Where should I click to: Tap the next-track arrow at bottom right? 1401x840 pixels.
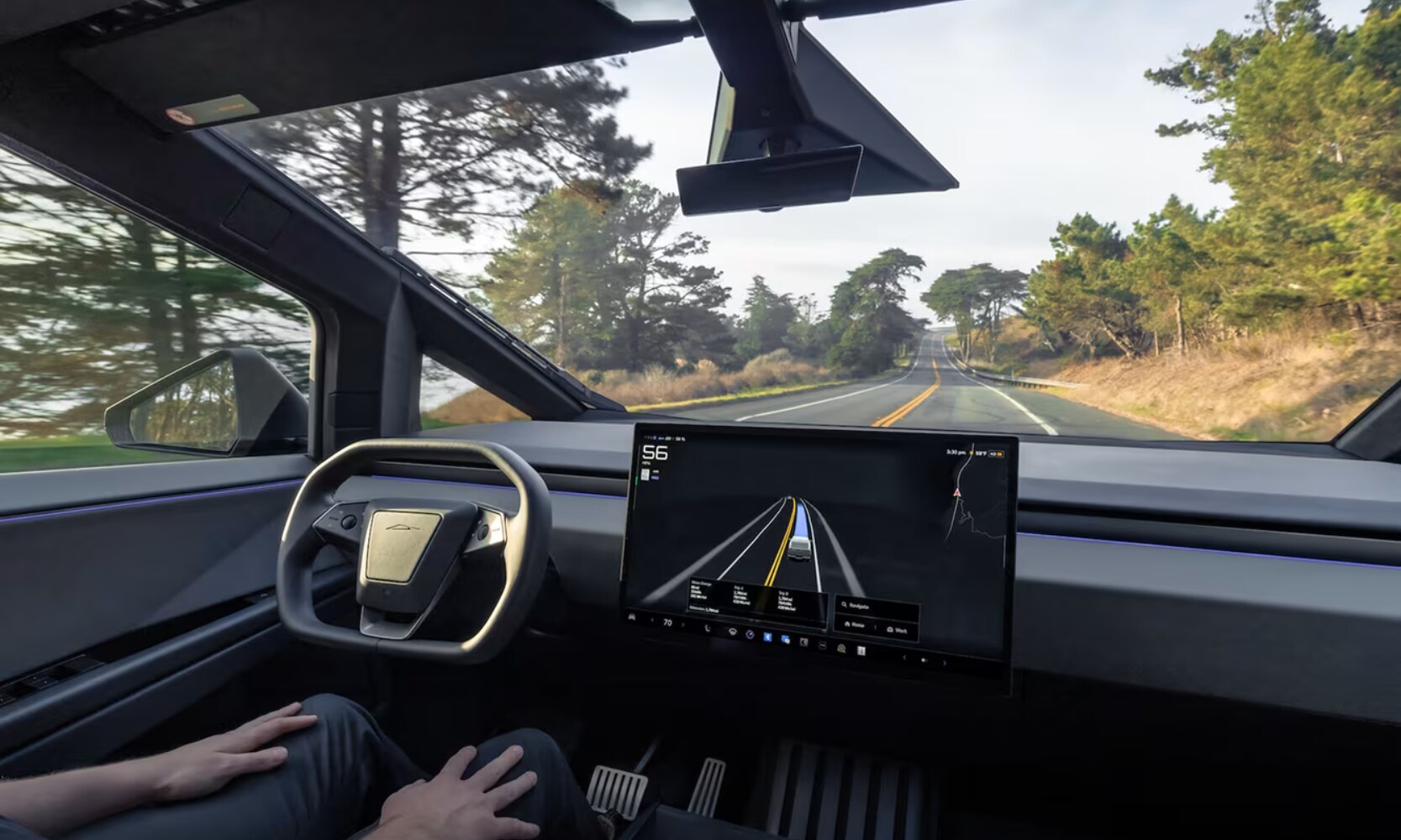tap(945, 662)
